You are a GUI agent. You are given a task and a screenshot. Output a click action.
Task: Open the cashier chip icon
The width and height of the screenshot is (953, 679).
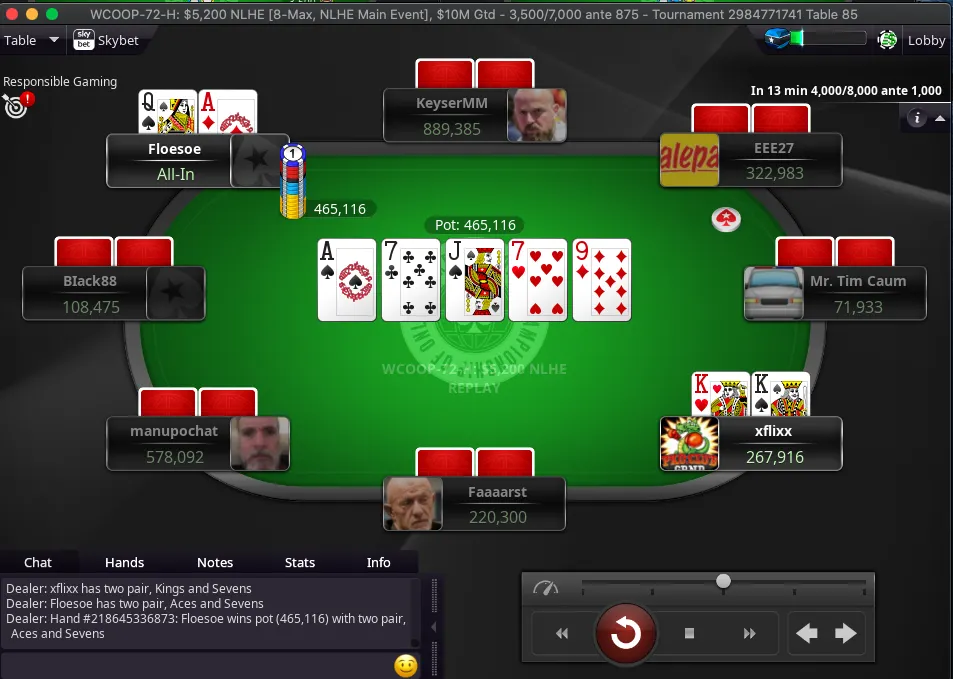tap(887, 40)
